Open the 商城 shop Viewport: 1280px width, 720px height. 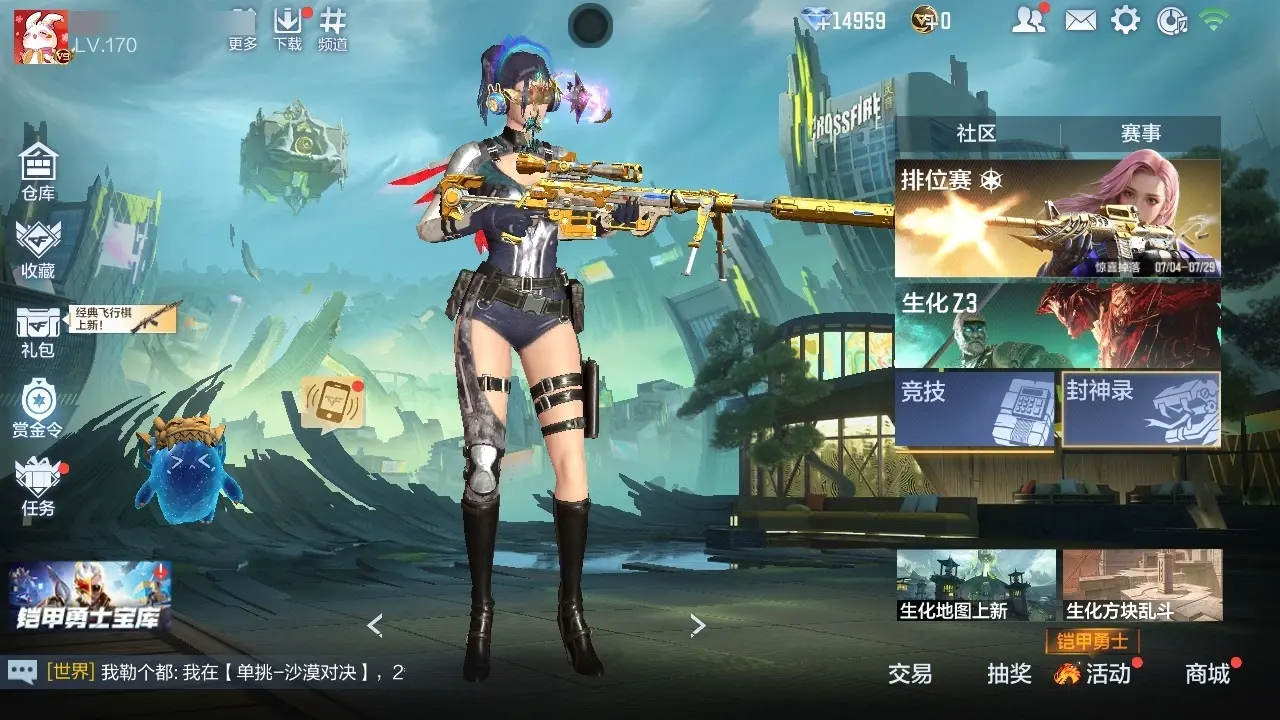(1207, 674)
